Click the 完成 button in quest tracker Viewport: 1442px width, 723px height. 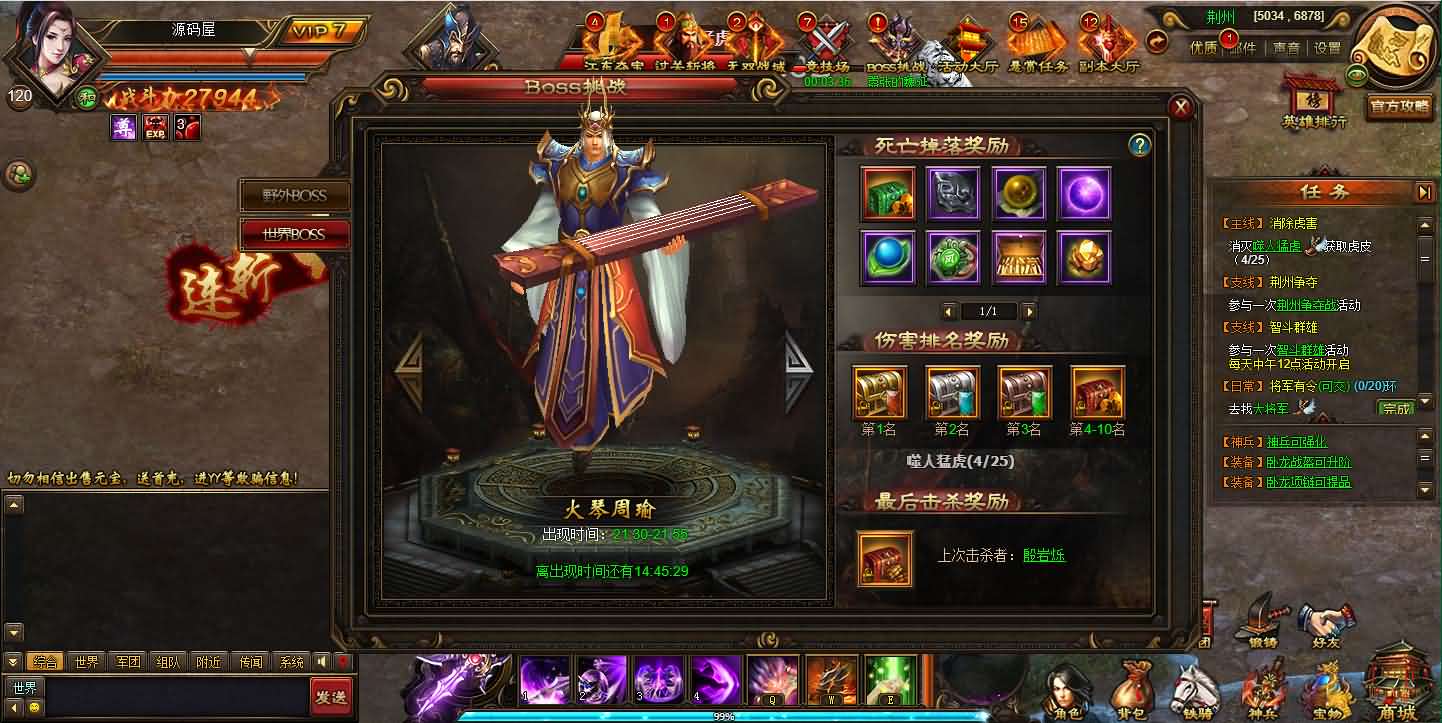1396,408
